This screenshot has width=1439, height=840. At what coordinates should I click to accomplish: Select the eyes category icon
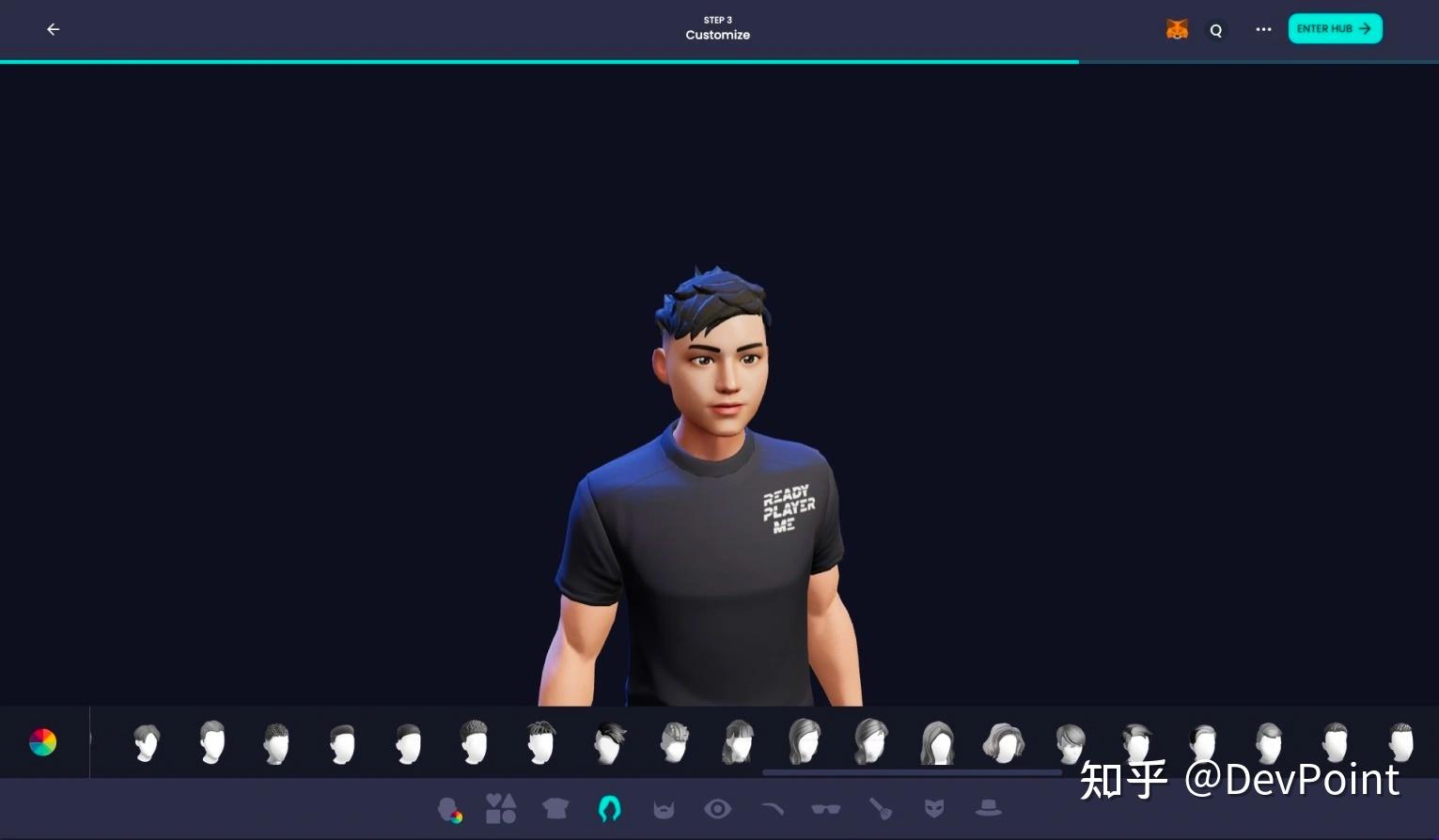coord(718,808)
